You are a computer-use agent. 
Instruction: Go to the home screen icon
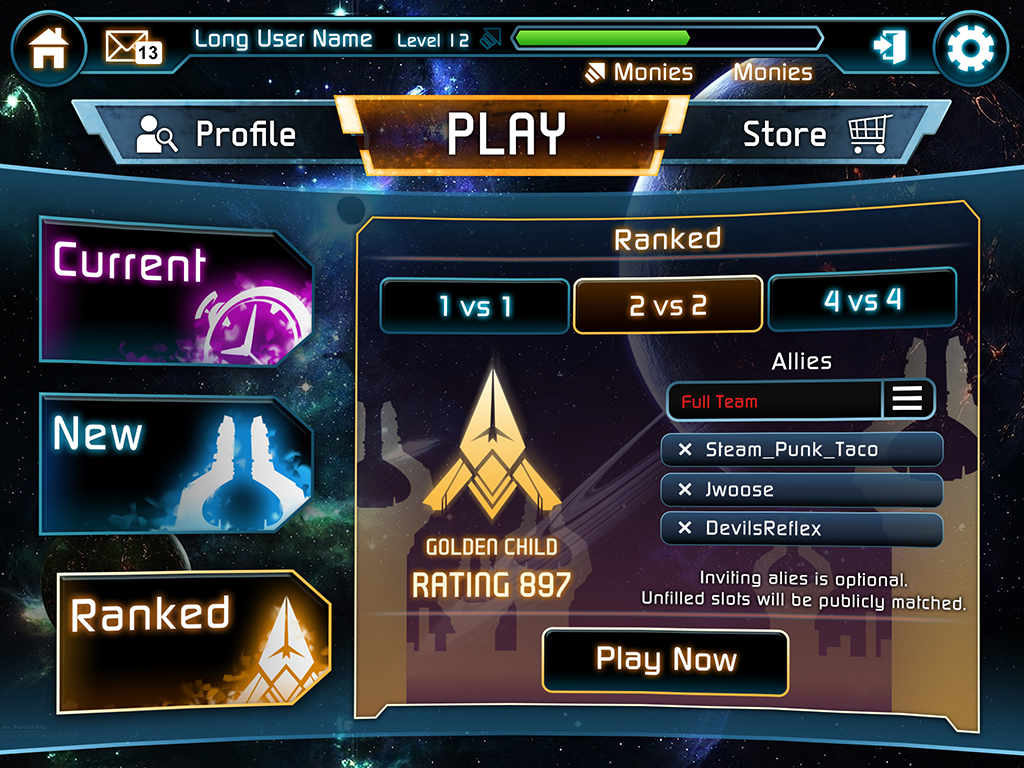click(x=48, y=47)
